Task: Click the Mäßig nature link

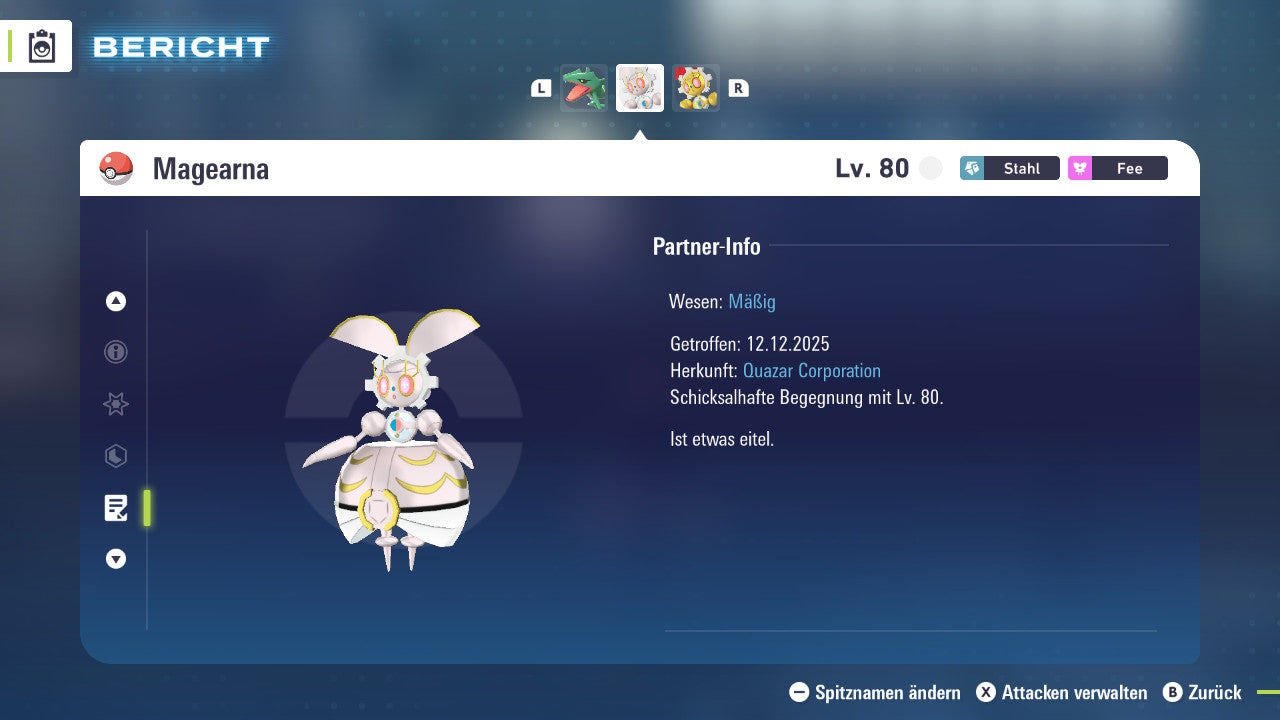Action: coord(751,301)
